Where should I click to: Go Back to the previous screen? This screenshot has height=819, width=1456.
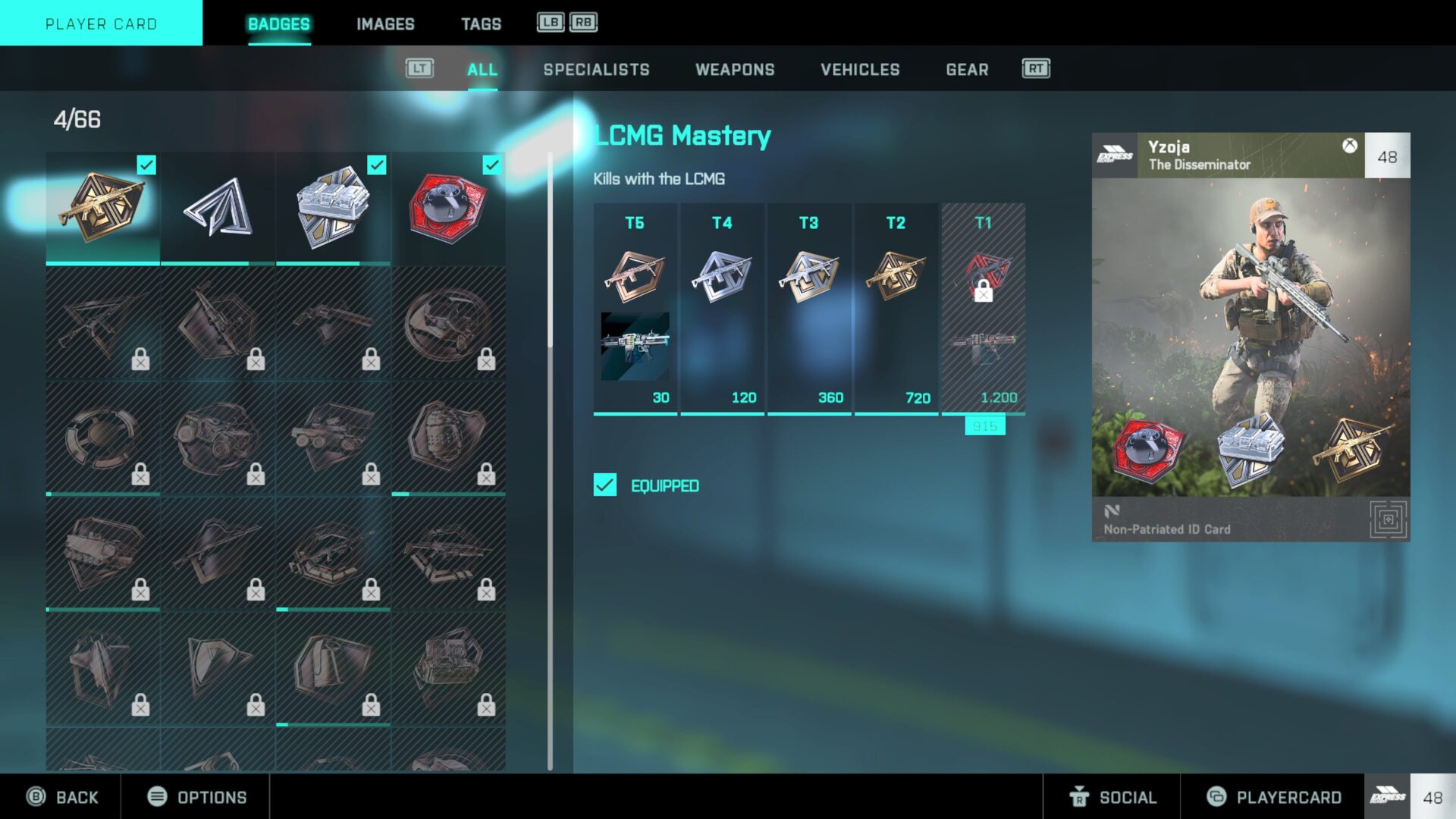[x=63, y=797]
